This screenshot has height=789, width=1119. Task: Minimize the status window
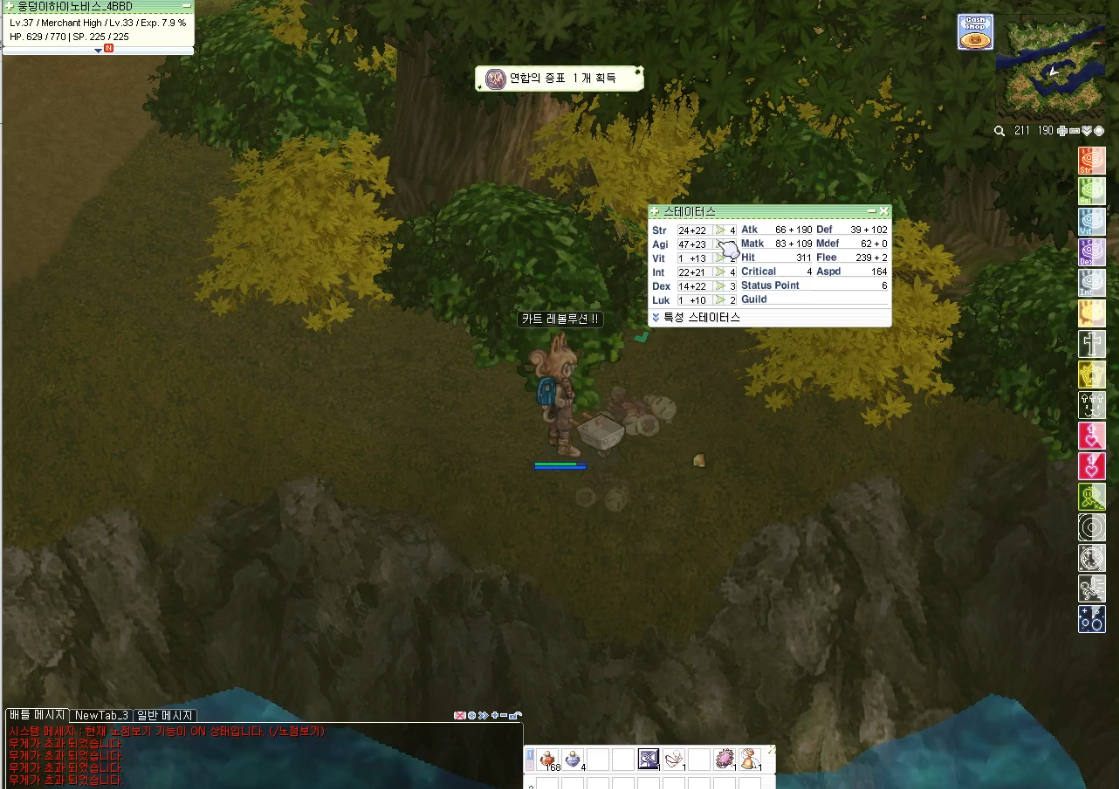tap(871, 212)
